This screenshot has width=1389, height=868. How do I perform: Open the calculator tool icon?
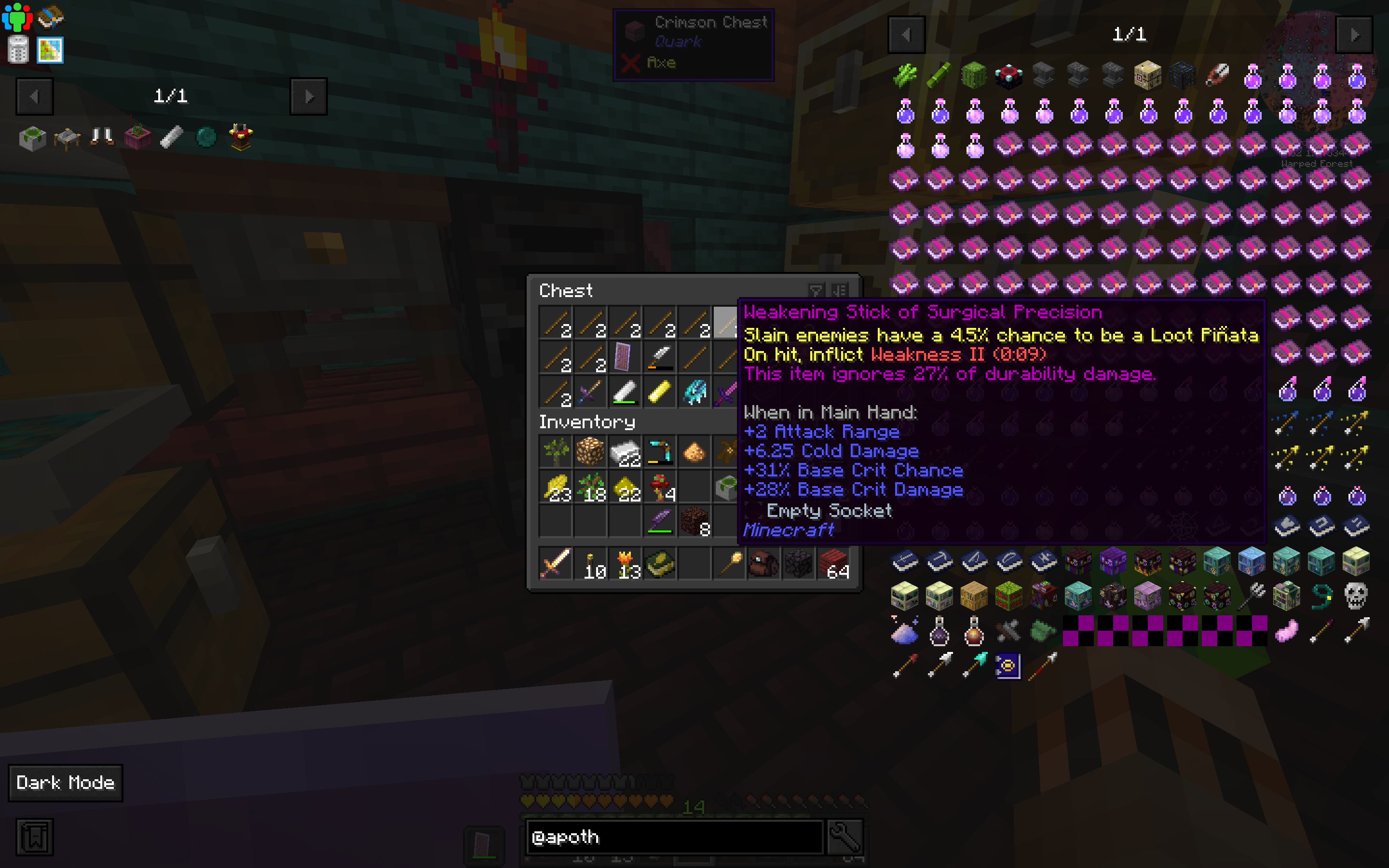[x=17, y=51]
